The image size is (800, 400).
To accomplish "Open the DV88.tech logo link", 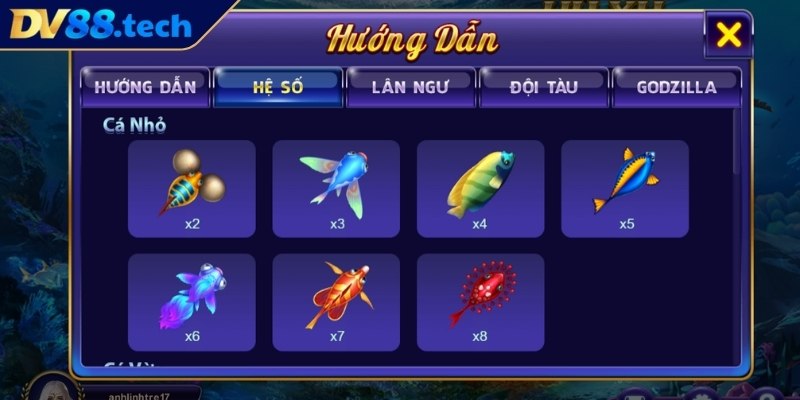I will coord(100,24).
